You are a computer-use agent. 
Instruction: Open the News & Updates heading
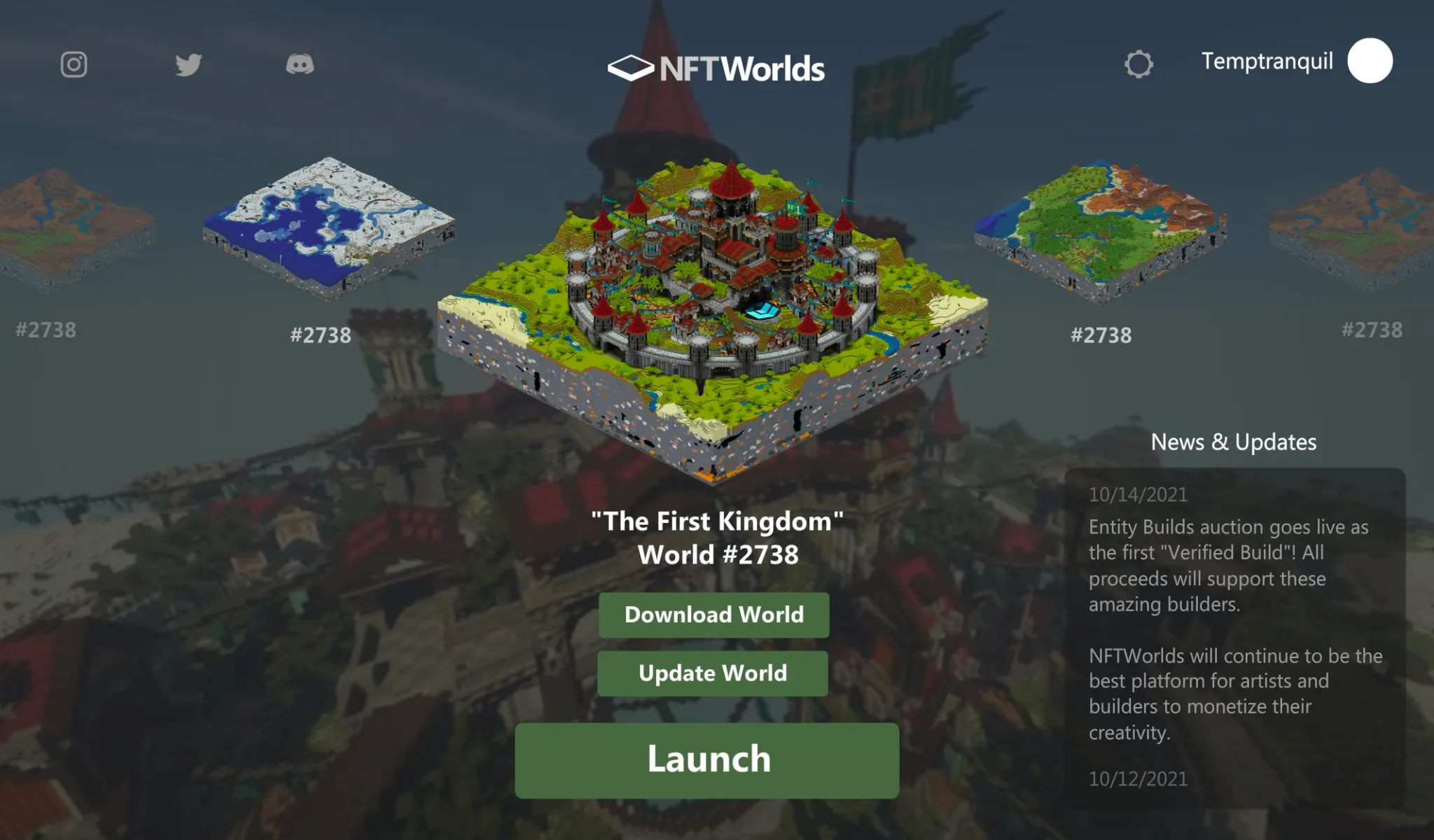click(x=1233, y=442)
